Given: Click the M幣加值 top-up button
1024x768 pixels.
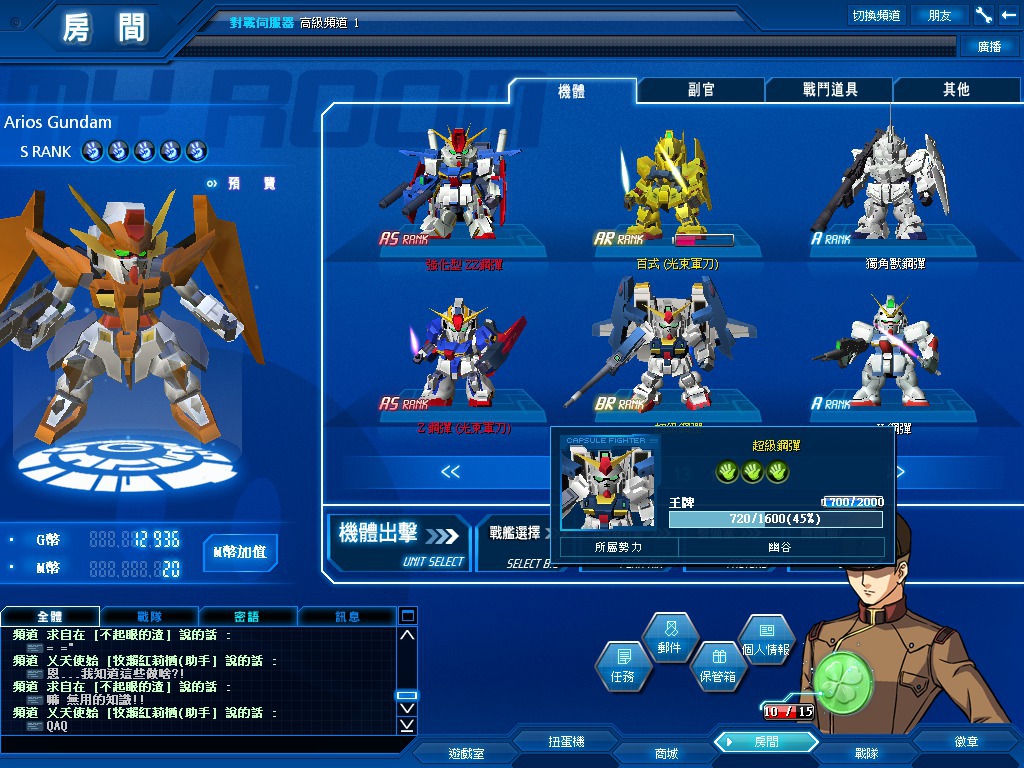Looking at the screenshot, I should coord(240,552).
